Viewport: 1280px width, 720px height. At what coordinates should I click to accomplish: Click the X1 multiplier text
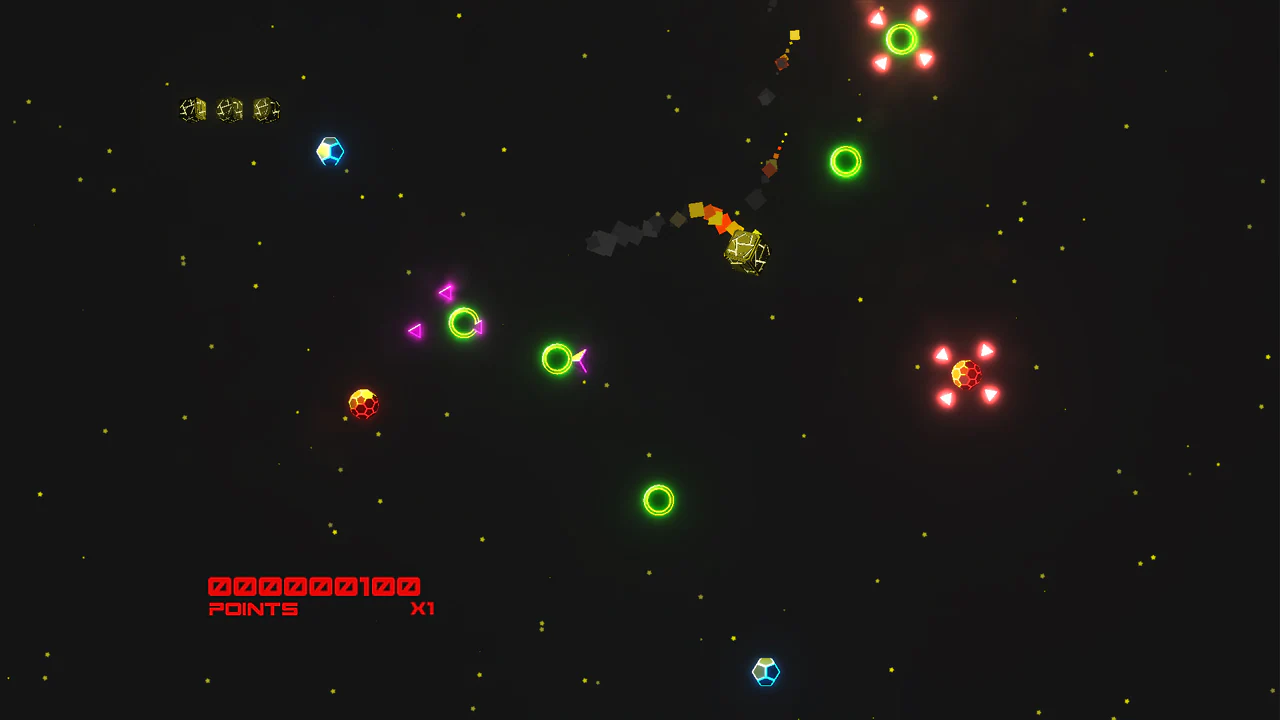point(424,608)
